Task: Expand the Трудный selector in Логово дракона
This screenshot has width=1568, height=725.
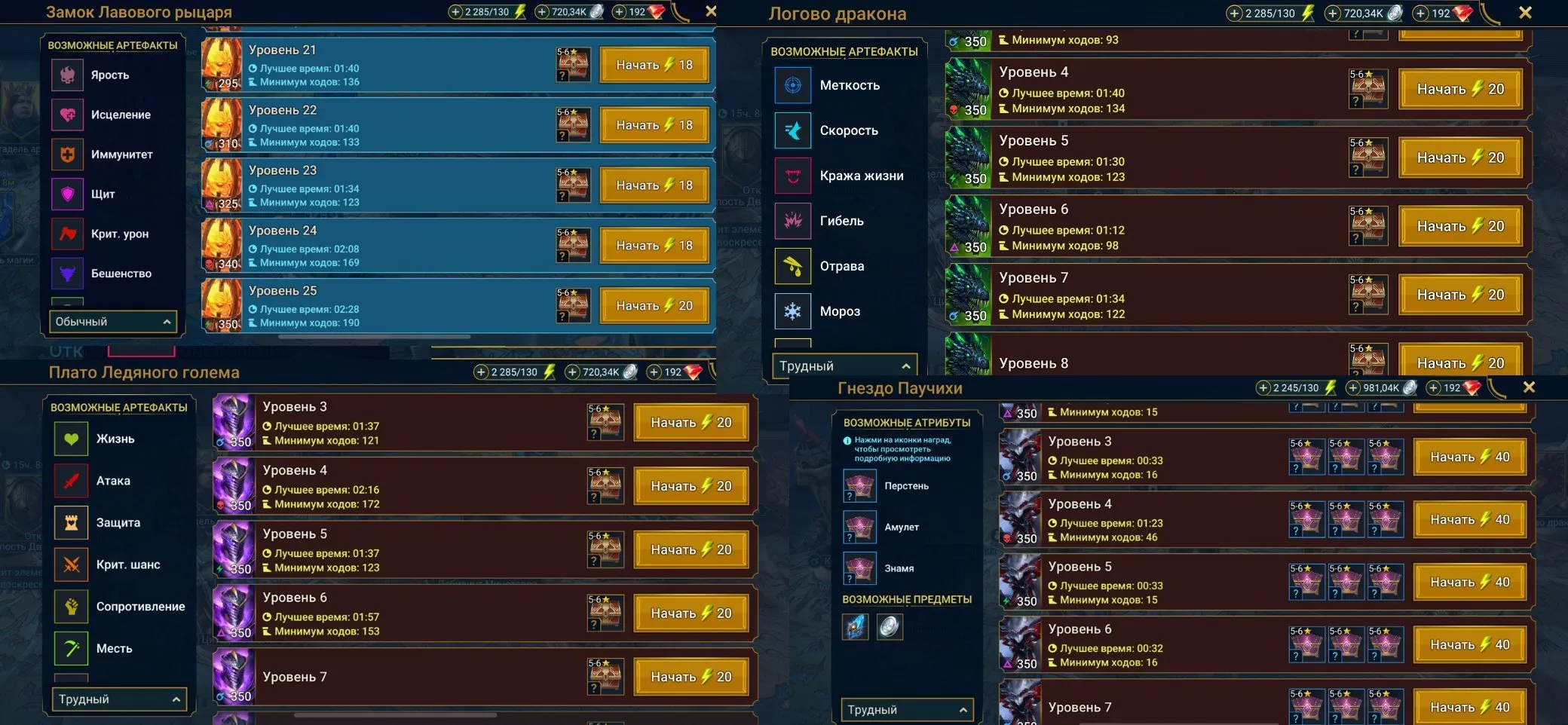Action: (x=844, y=366)
